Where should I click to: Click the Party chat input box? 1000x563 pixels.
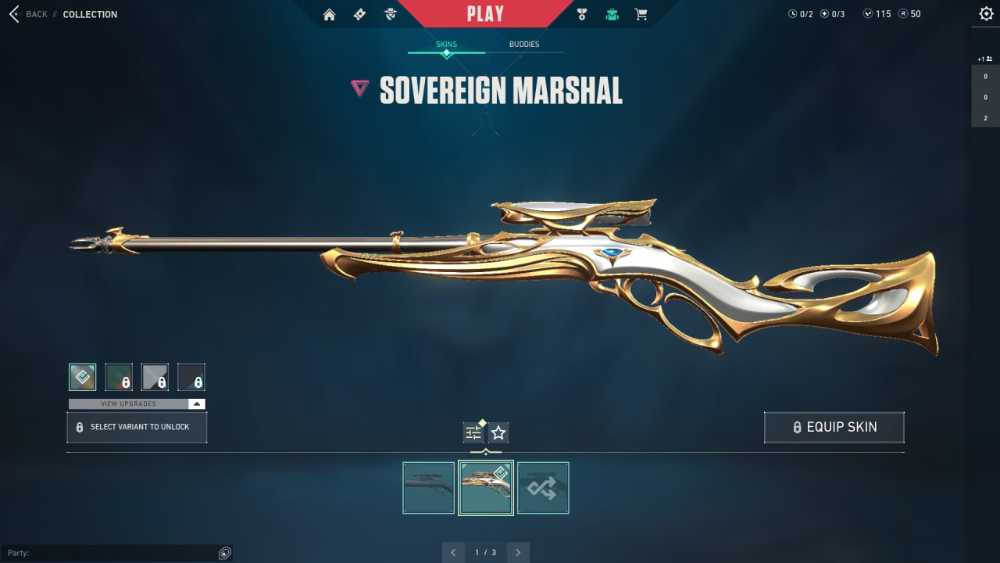[x=110, y=553]
